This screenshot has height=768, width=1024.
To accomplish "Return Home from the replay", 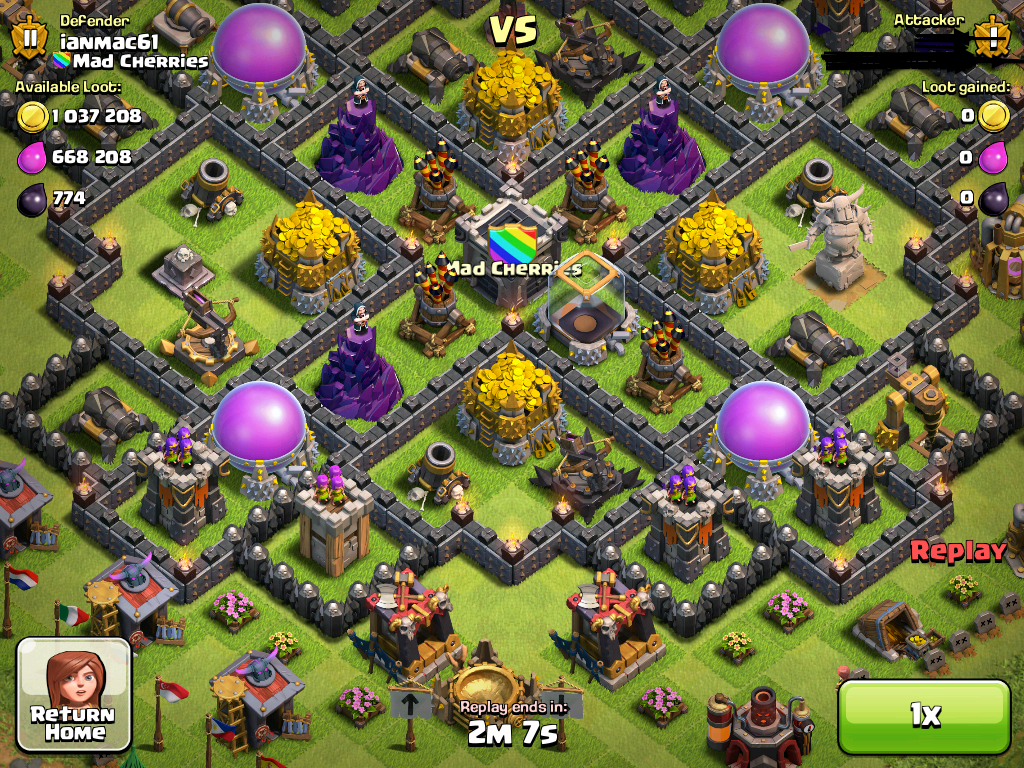I will tap(74, 694).
